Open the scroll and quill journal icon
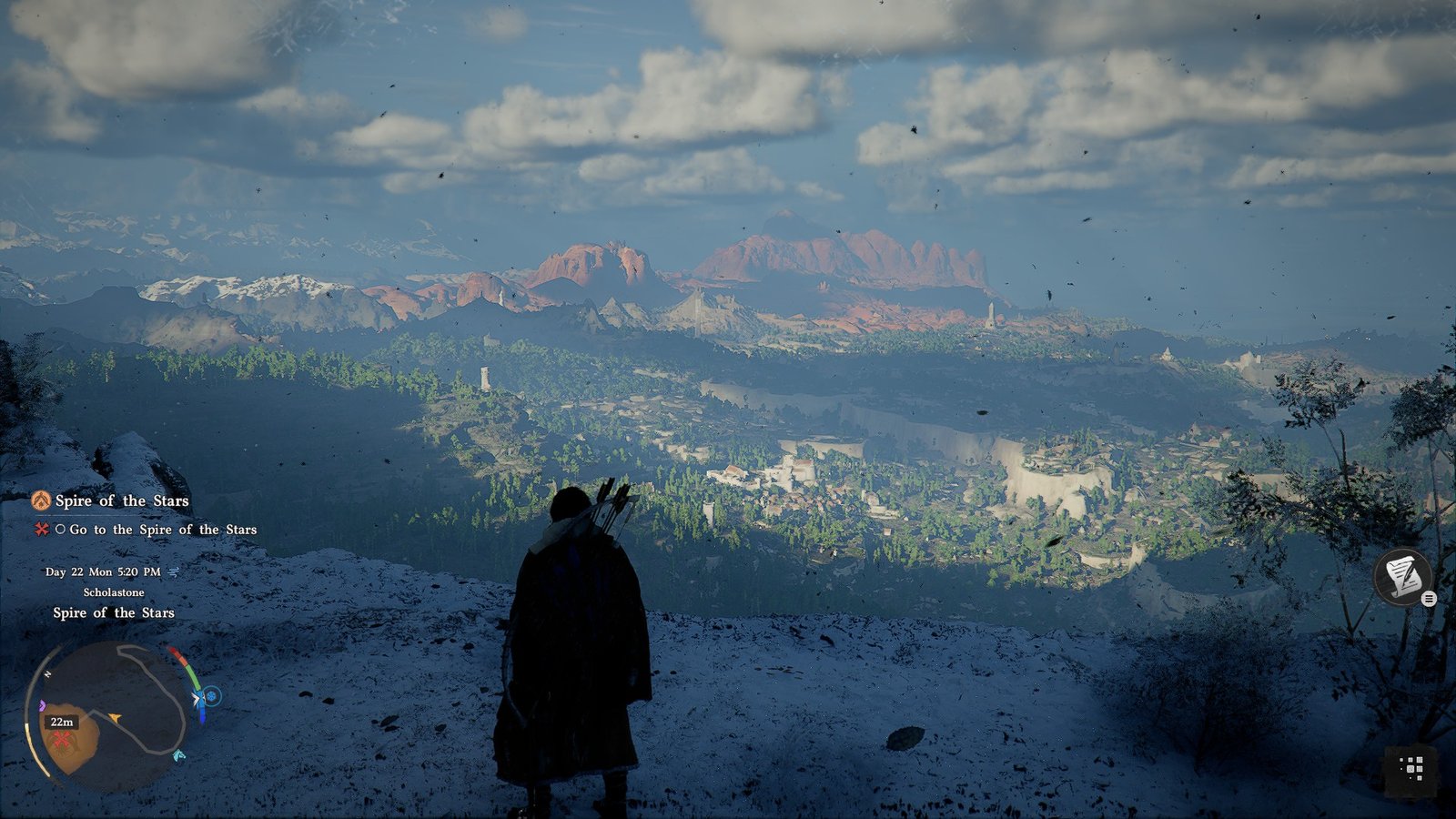This screenshot has height=819, width=1456. pyautogui.click(x=1402, y=576)
